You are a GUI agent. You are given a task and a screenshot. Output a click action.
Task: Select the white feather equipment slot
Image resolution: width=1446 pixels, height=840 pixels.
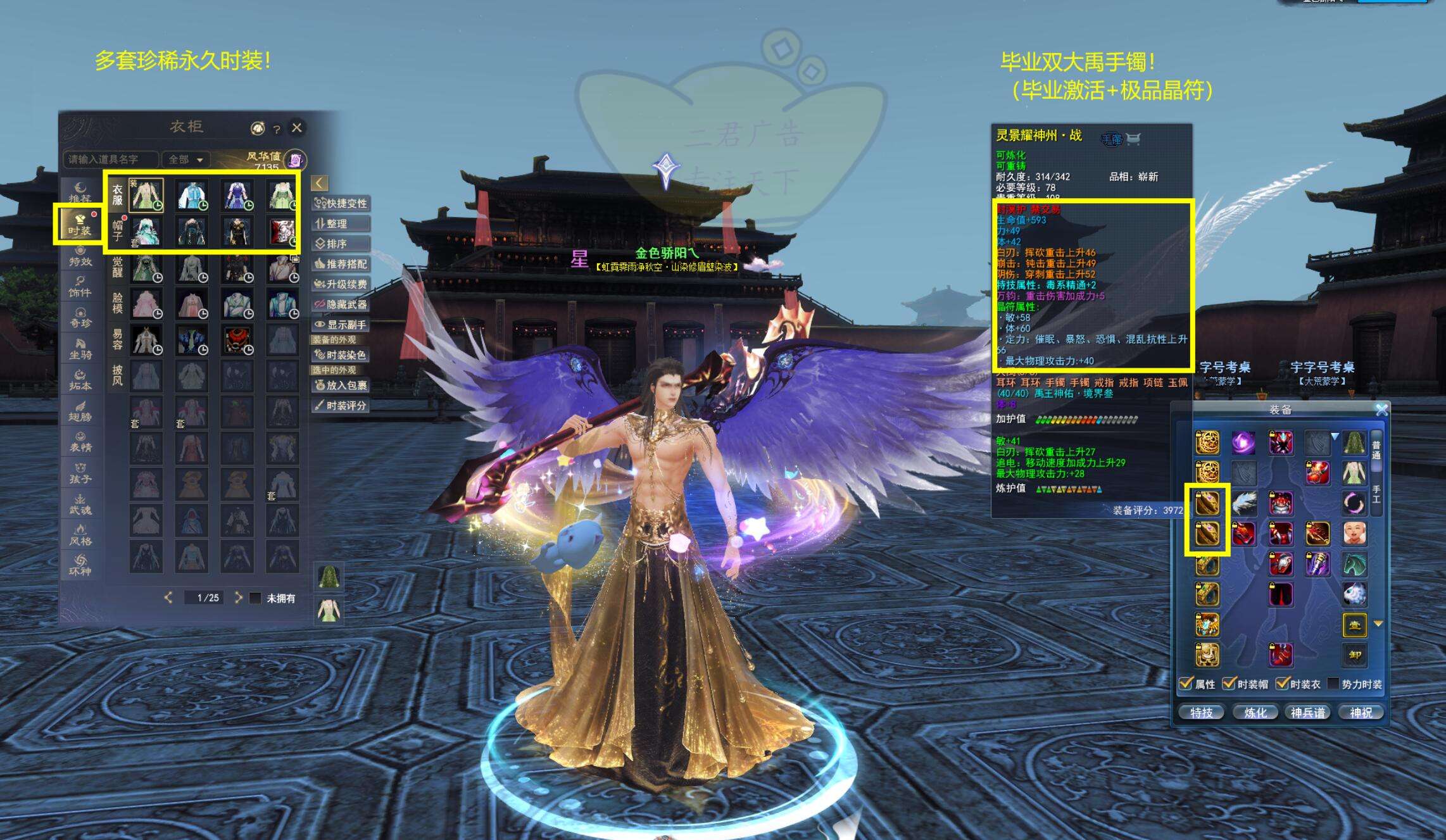(x=1244, y=503)
